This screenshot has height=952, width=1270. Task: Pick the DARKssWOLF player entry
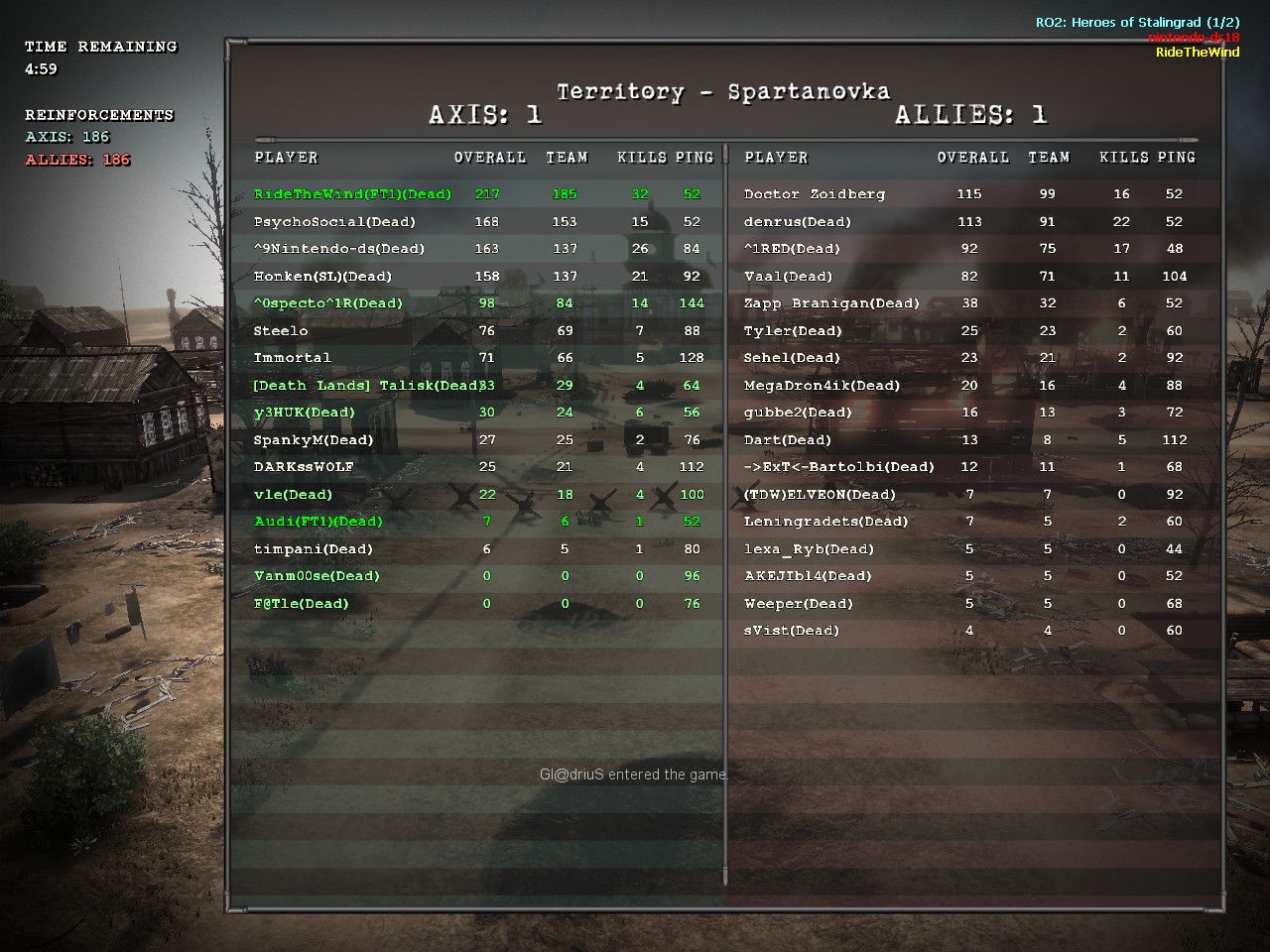[x=304, y=467]
